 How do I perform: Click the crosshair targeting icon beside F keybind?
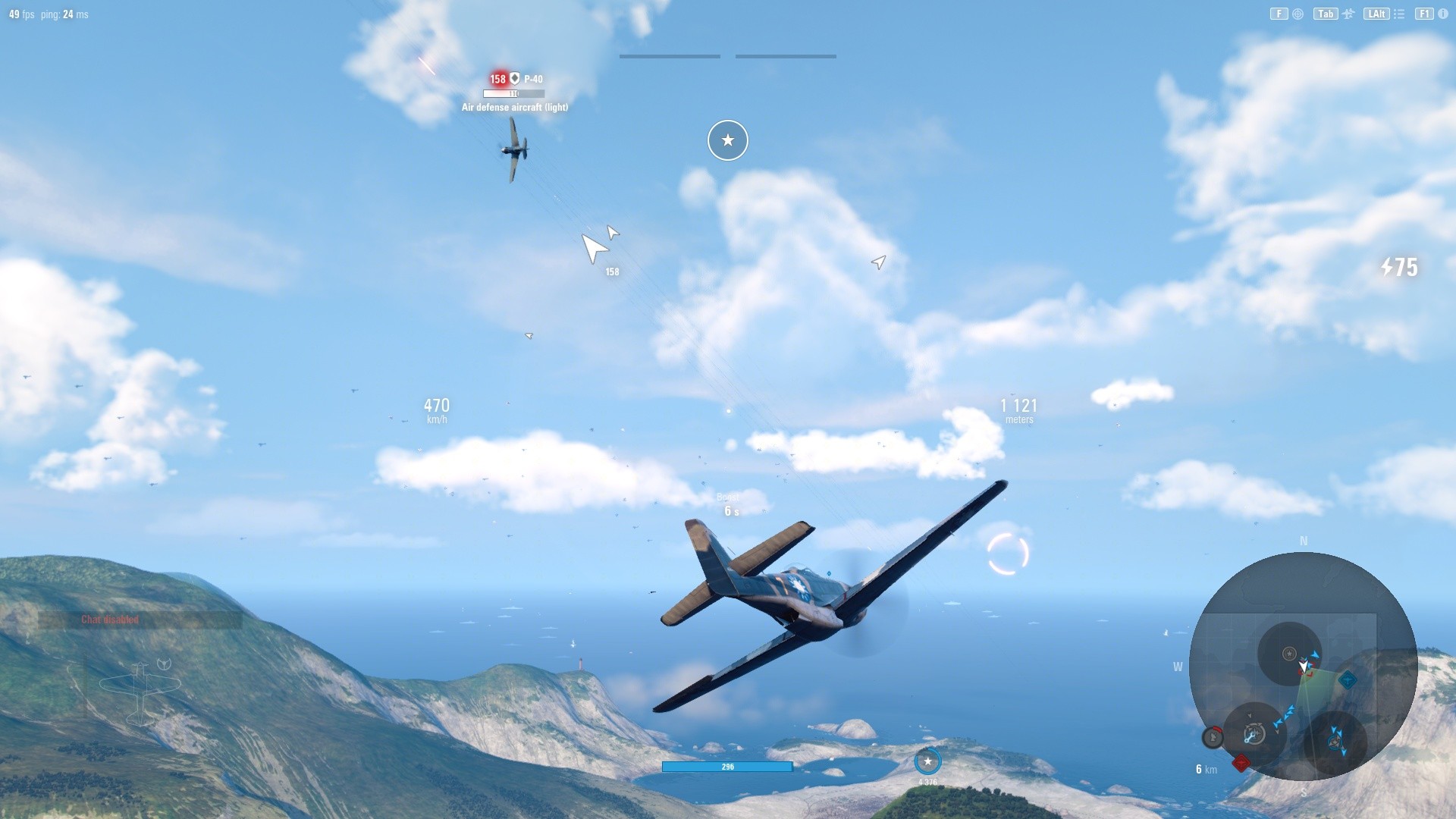pyautogui.click(x=1298, y=14)
